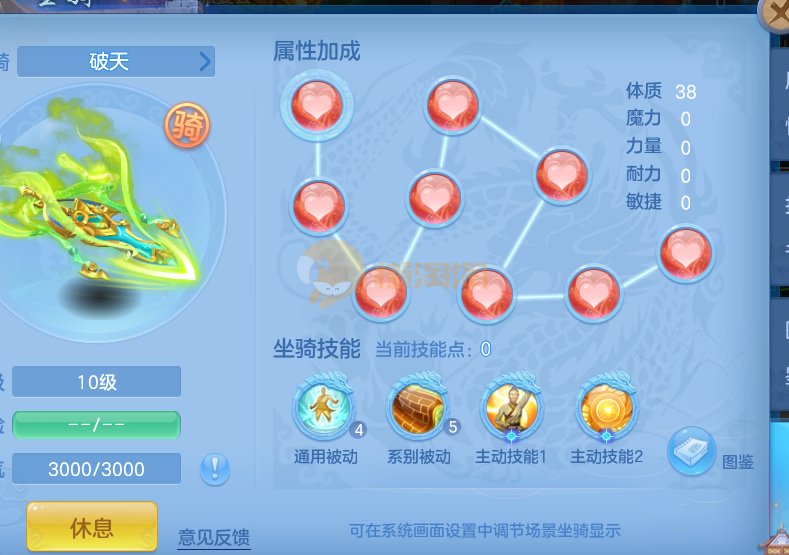Select the 系别被动 skill icon
Viewport: 789px width, 555px height.
(x=418, y=408)
